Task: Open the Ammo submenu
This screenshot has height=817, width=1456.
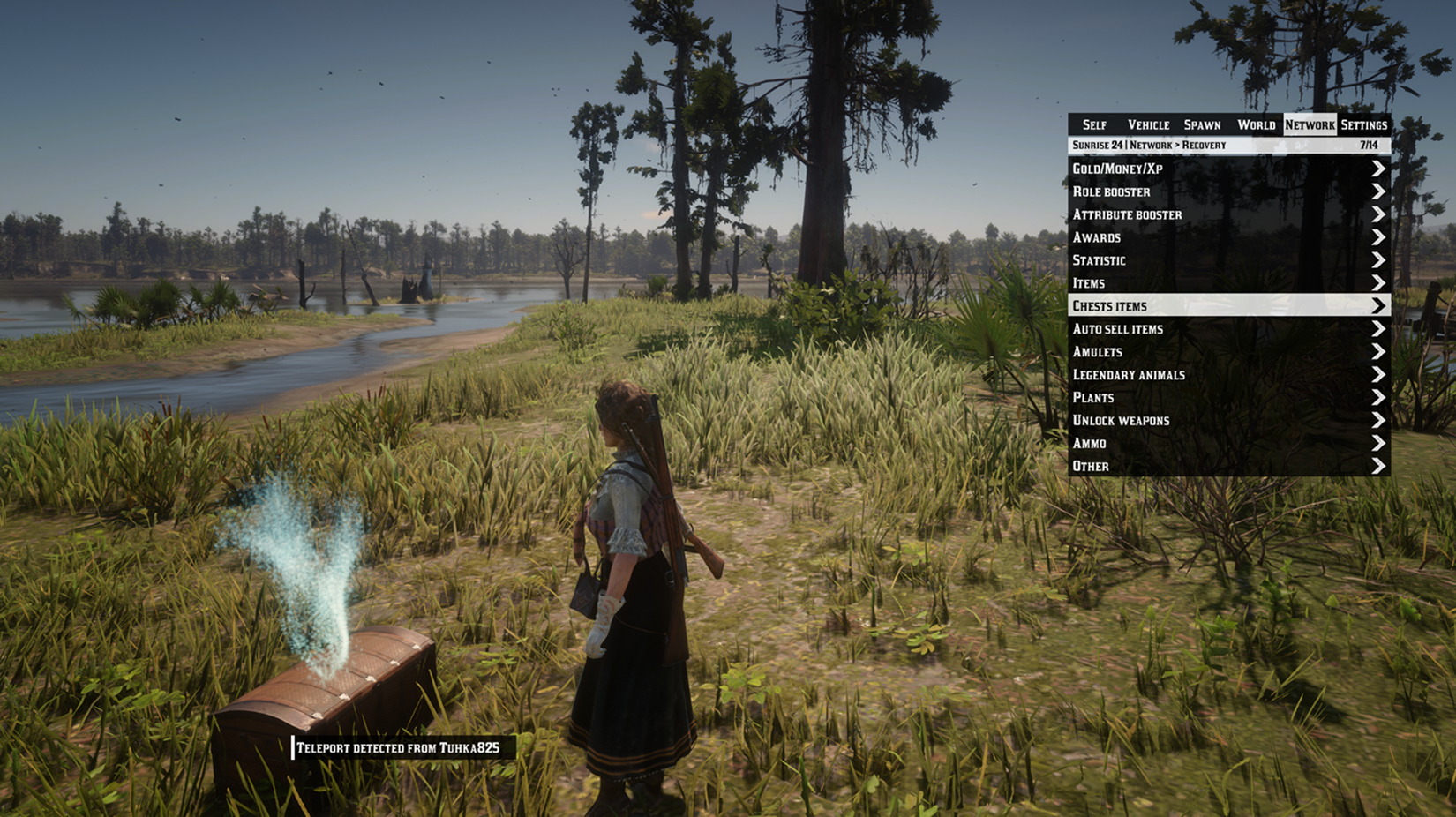Action: tap(1228, 444)
